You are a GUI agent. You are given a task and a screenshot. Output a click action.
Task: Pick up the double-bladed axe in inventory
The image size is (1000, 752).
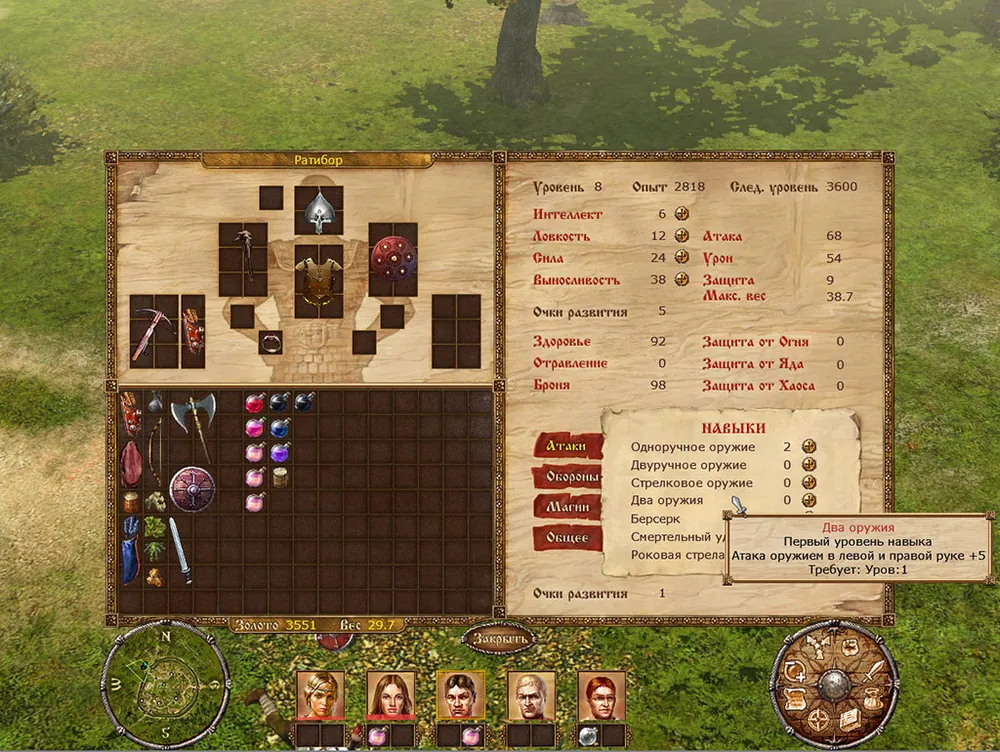(x=191, y=413)
